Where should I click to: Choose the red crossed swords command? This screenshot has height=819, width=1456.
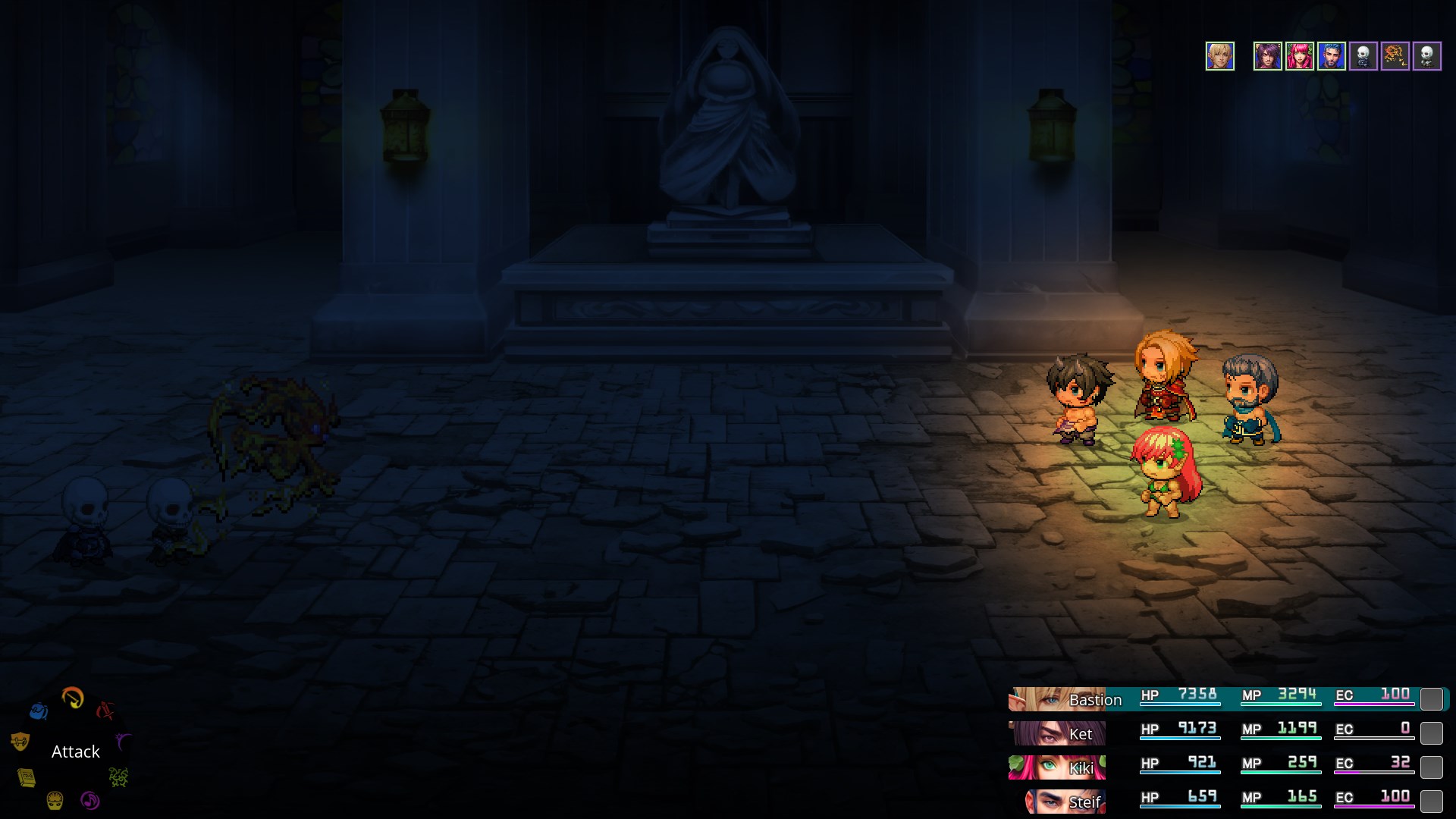tap(106, 710)
